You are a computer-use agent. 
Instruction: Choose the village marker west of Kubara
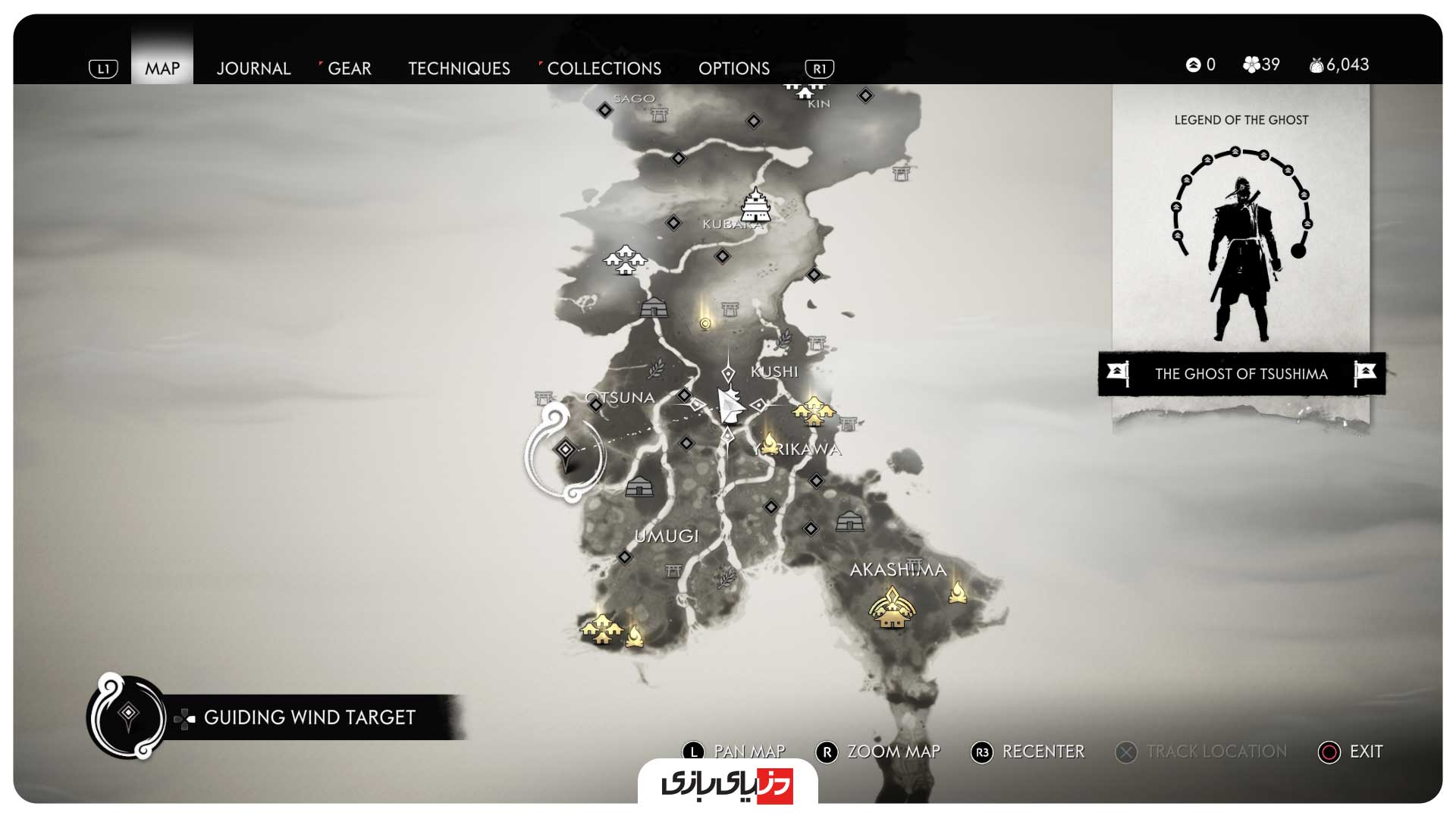pos(624,260)
